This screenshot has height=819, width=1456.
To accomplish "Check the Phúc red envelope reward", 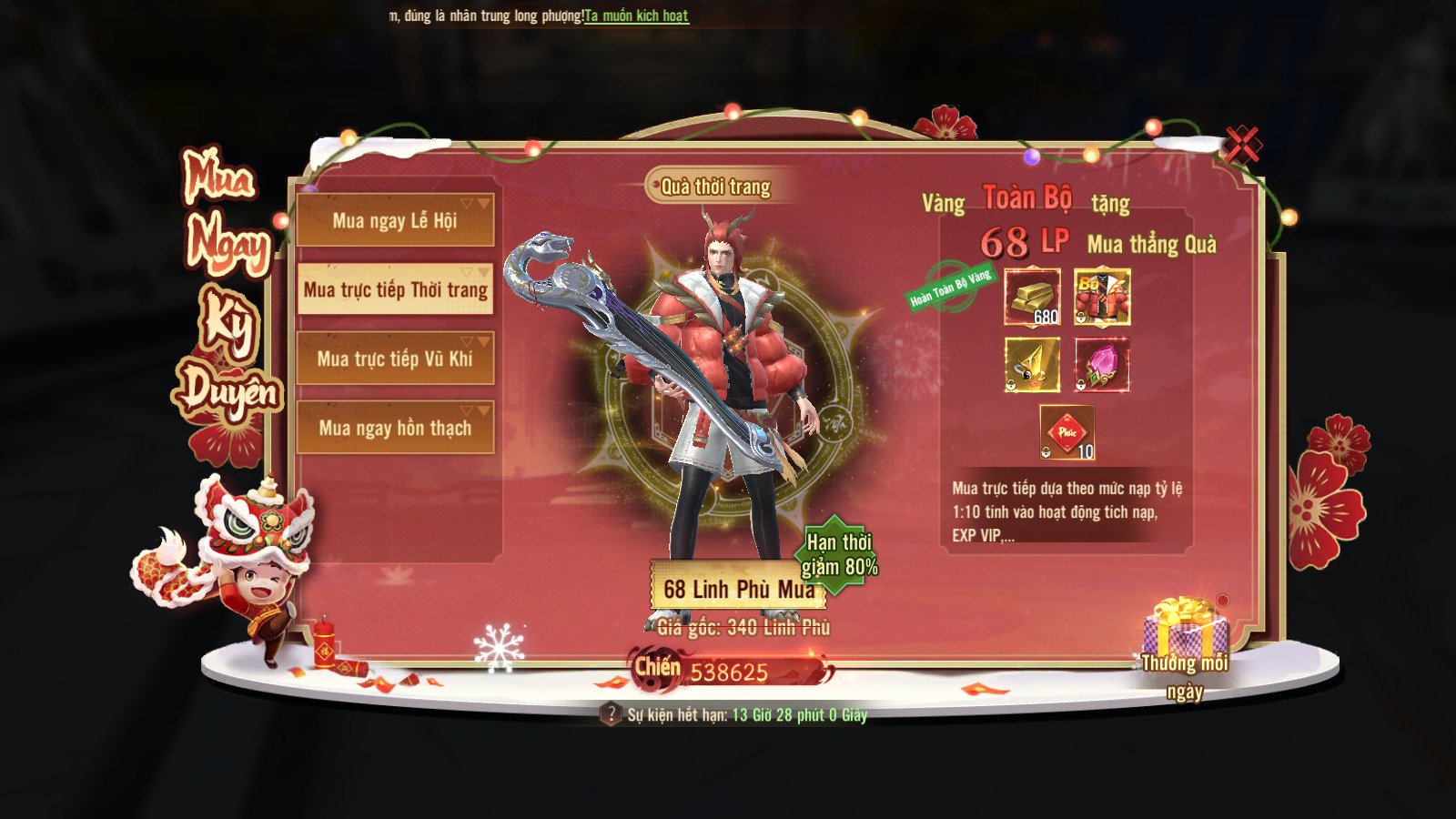I will 1067,432.
